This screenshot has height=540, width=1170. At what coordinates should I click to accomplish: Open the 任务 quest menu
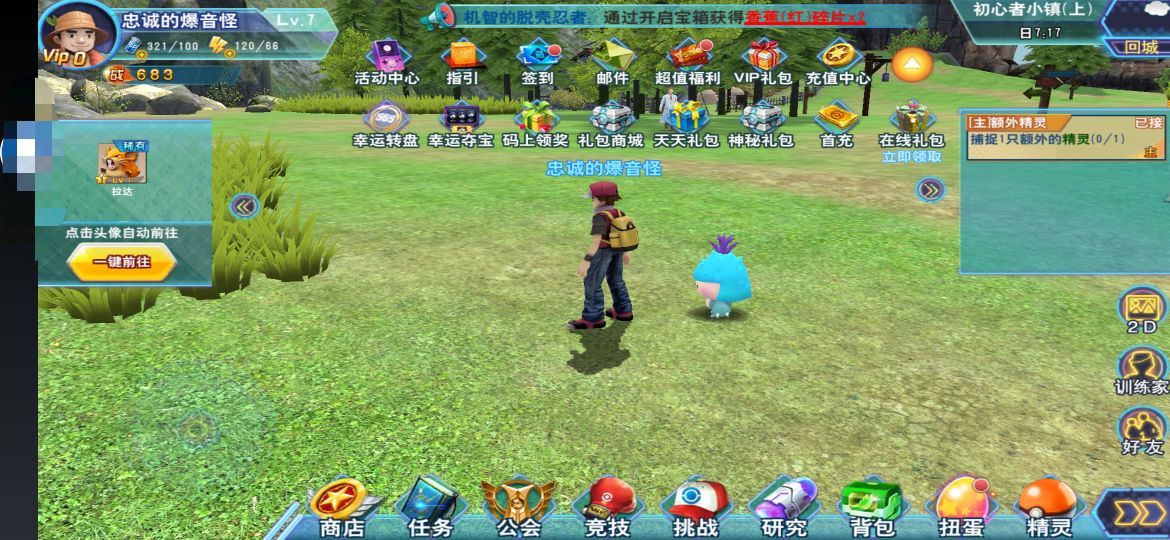(x=430, y=506)
